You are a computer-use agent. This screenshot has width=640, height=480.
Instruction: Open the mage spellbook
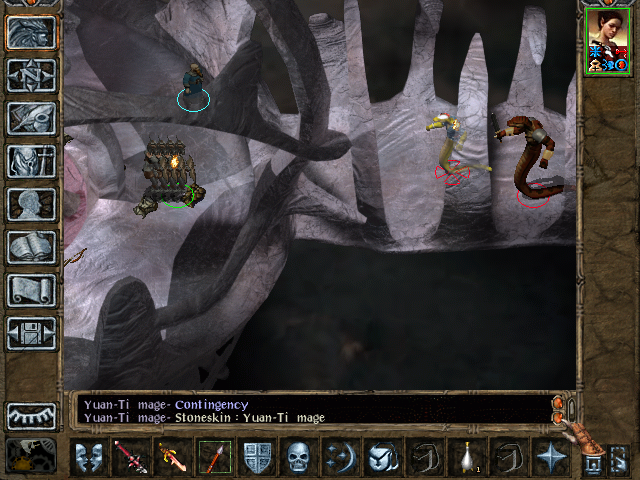coord(31,248)
